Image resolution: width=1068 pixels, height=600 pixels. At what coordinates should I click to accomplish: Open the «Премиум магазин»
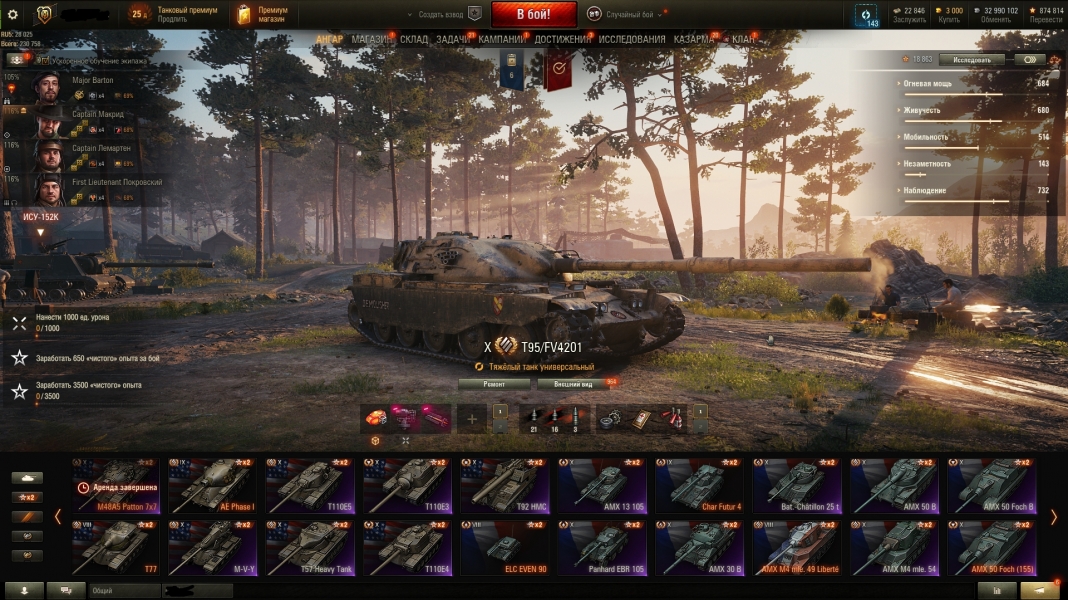click(263, 14)
